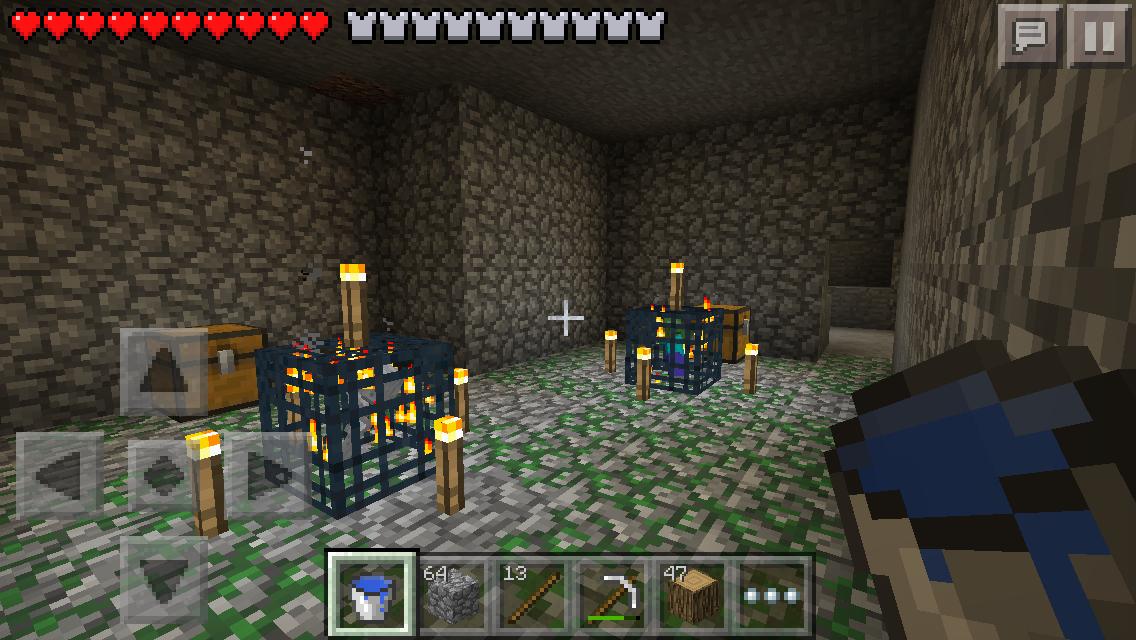Select the oak wood log slot
This screenshot has width=1136, height=640.
pyautogui.click(x=689, y=594)
